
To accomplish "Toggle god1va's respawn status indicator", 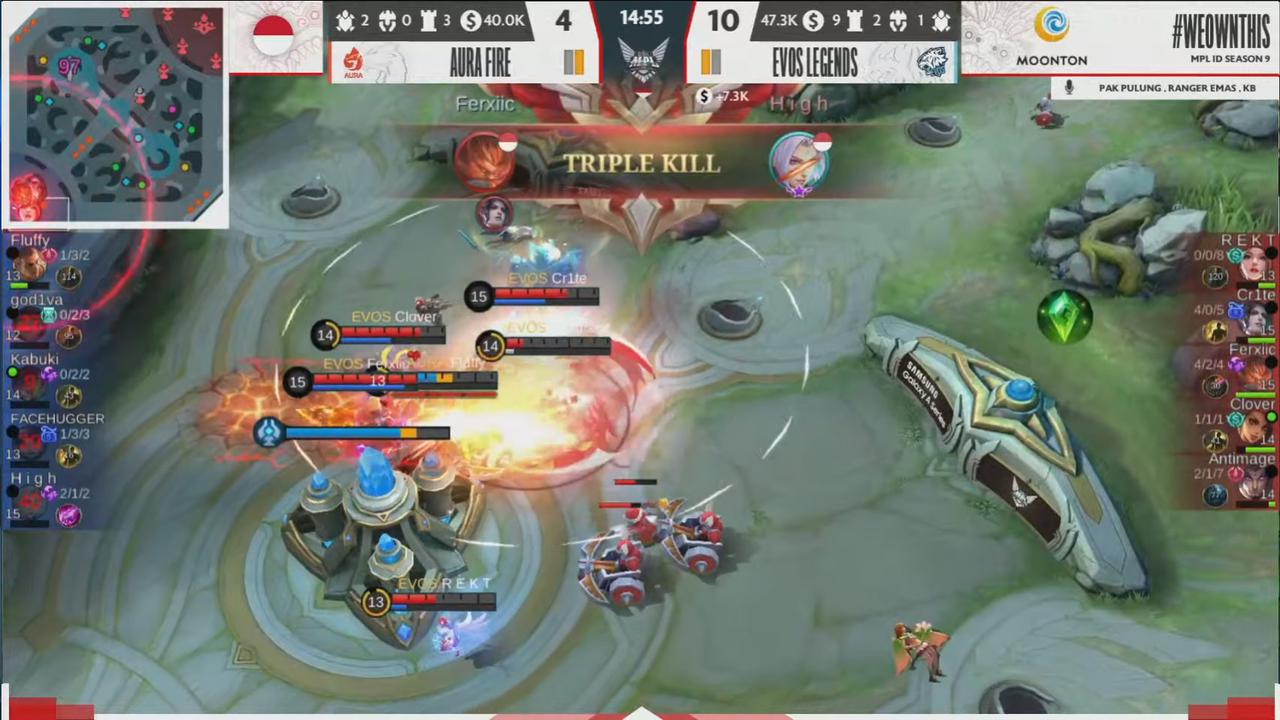I will tap(10, 313).
